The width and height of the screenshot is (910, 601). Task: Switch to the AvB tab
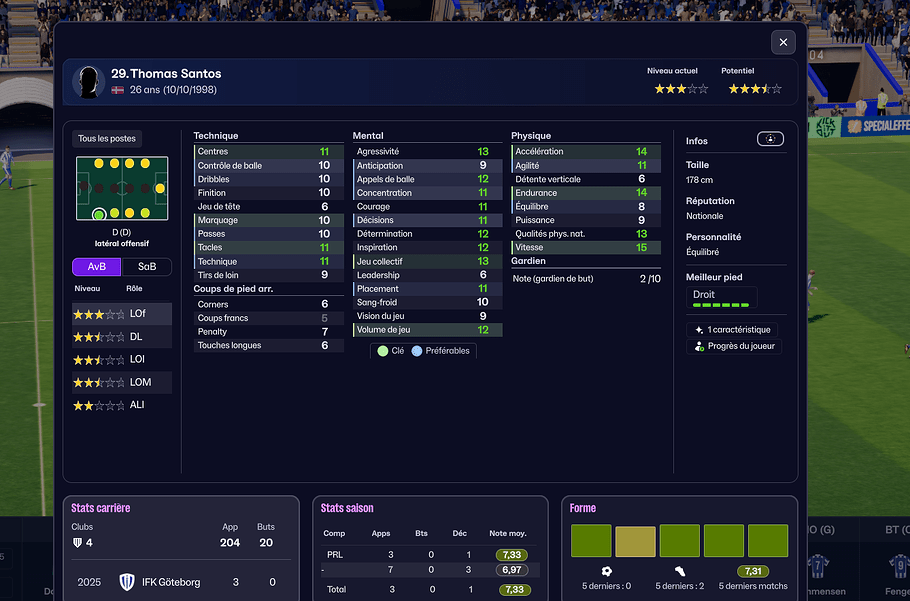point(97,267)
